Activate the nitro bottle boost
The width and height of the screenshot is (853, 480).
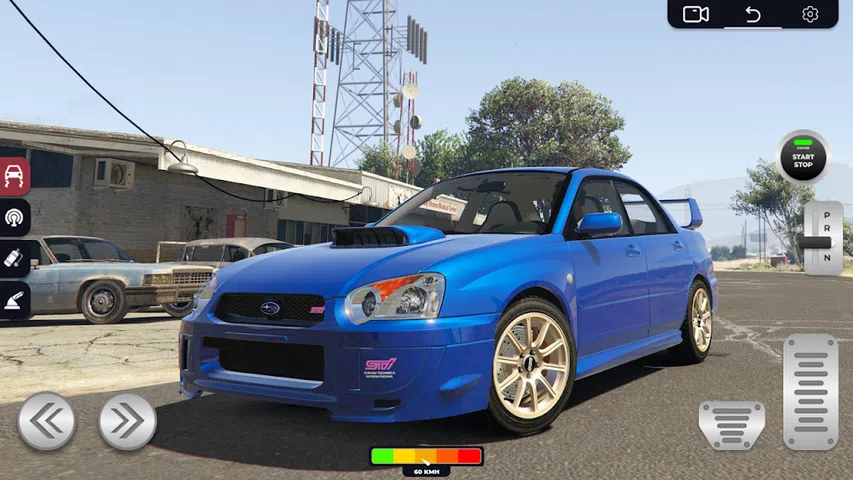click(x=15, y=257)
